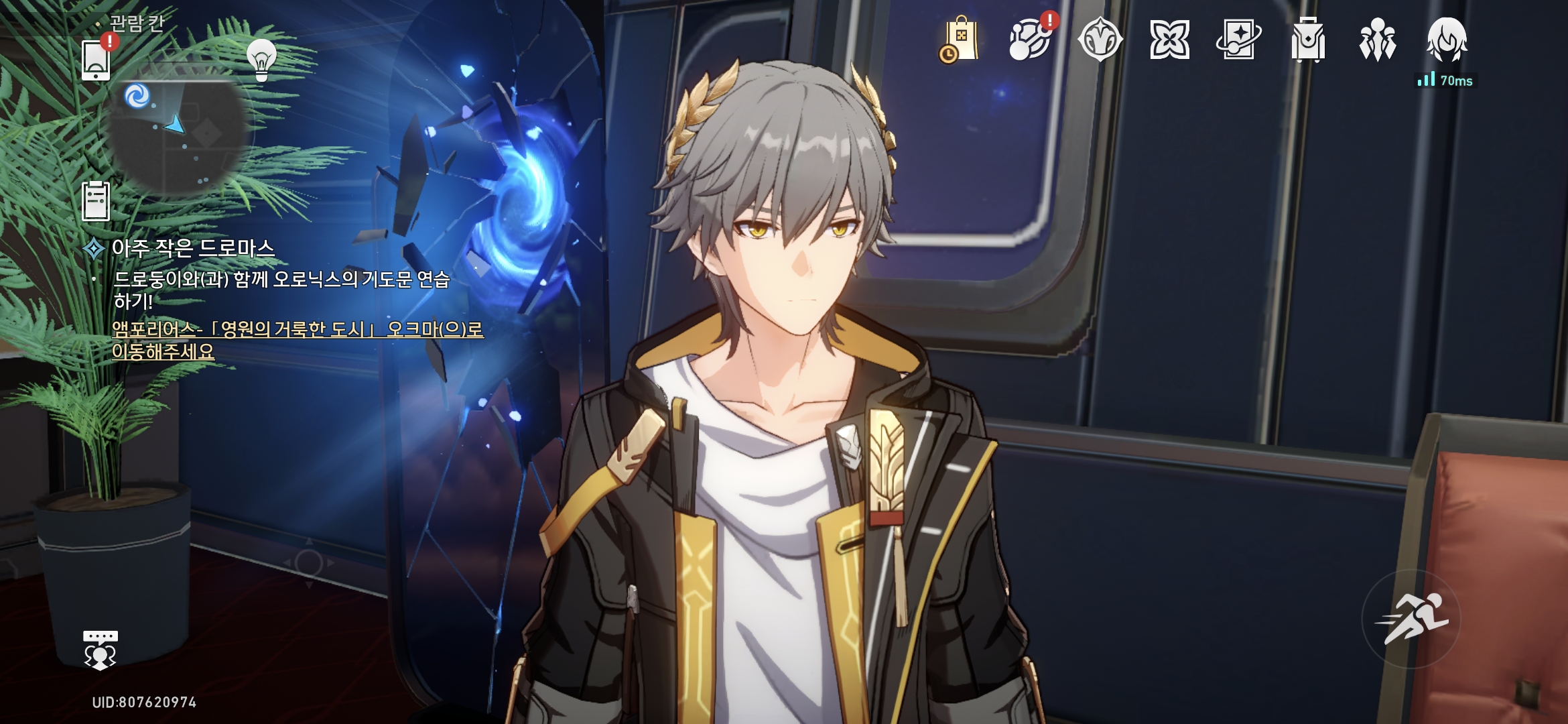The height and width of the screenshot is (724, 1568).
Task: Tap the lightbulb hint icon
Action: click(261, 59)
